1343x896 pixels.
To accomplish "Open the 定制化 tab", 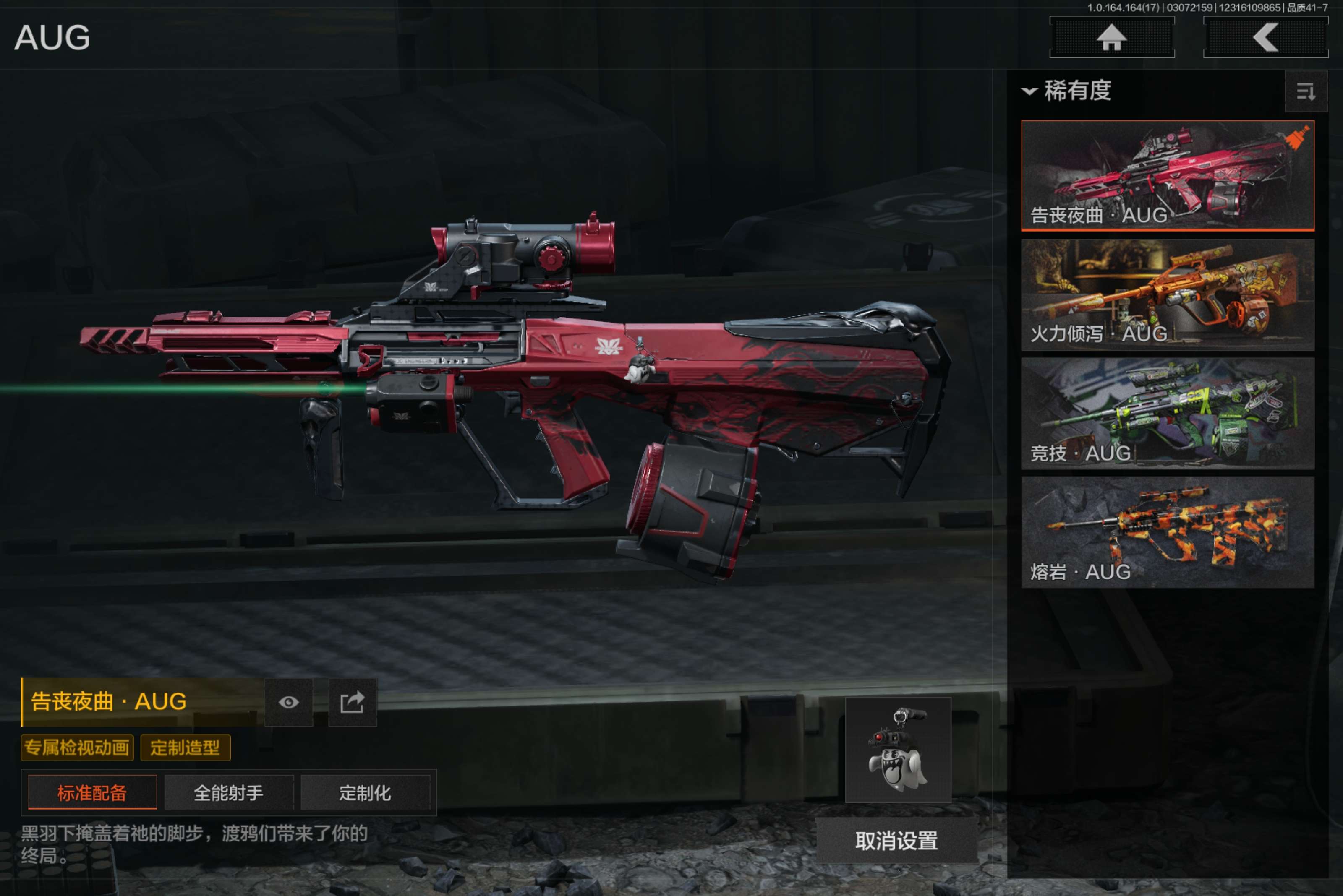I will point(365,792).
